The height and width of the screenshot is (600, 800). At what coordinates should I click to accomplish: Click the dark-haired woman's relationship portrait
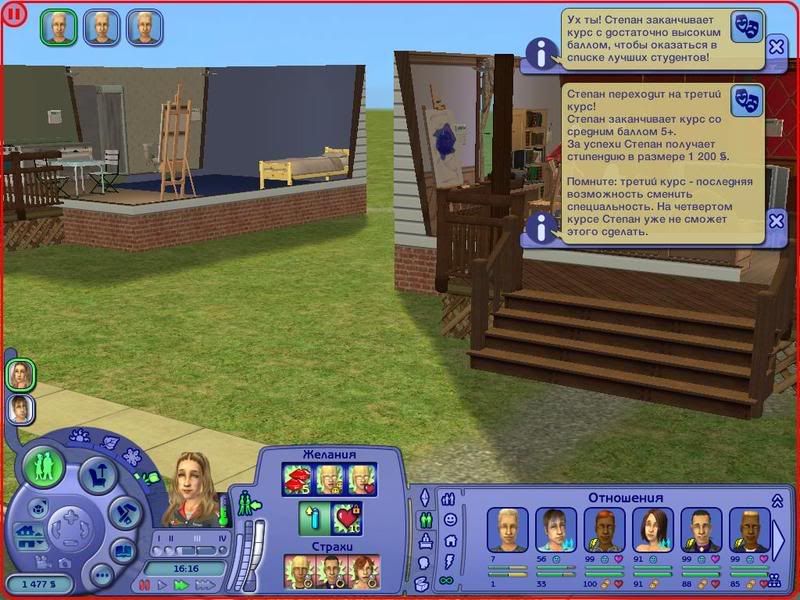[x=651, y=530]
